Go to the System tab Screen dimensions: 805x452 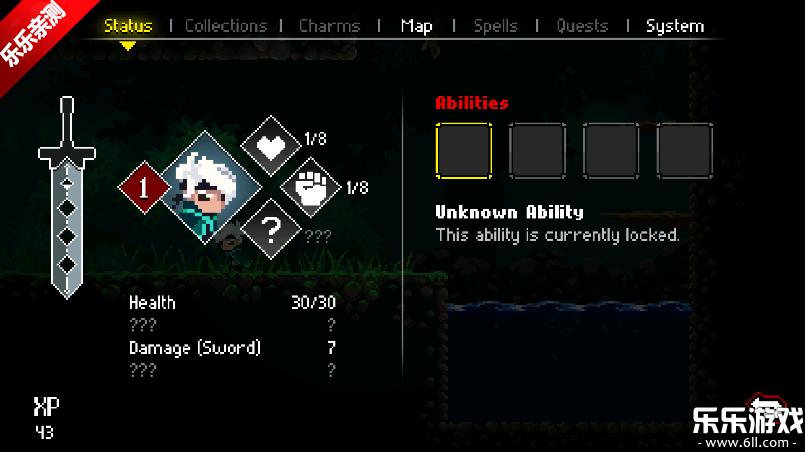pyautogui.click(x=675, y=26)
